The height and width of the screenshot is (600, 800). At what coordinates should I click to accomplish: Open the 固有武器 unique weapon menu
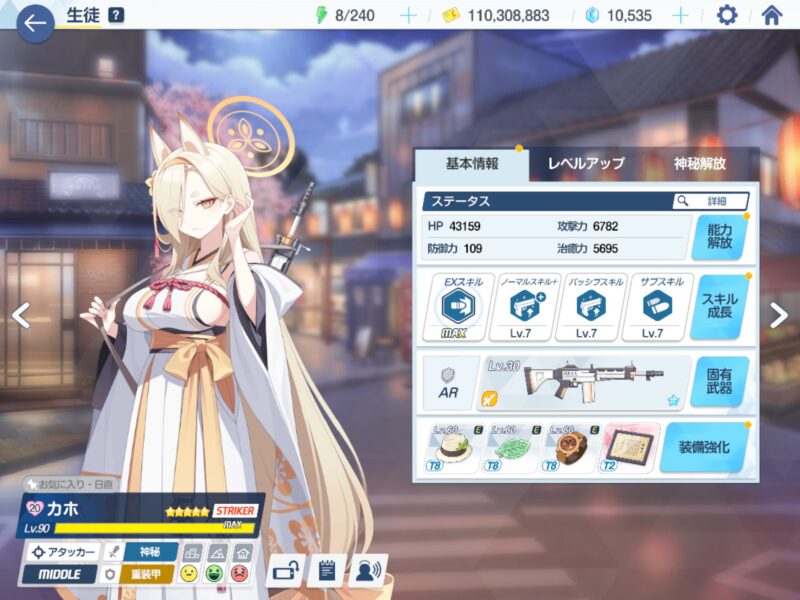(x=719, y=382)
